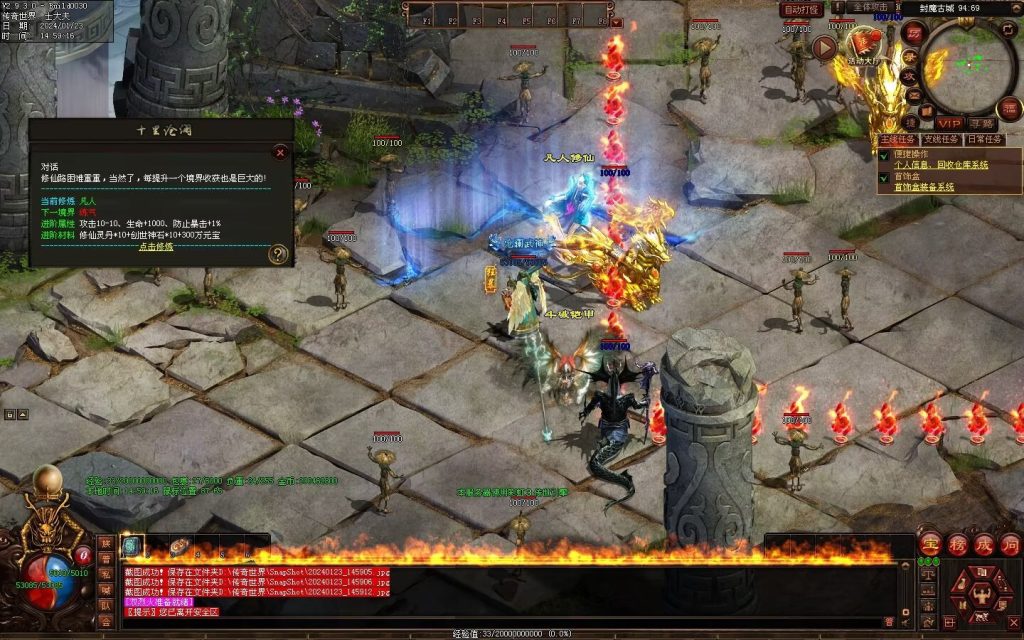Viewport: 1024px width, 640px height.
Task: Open 首饰盒装备系统 quest link
Action: point(924,187)
